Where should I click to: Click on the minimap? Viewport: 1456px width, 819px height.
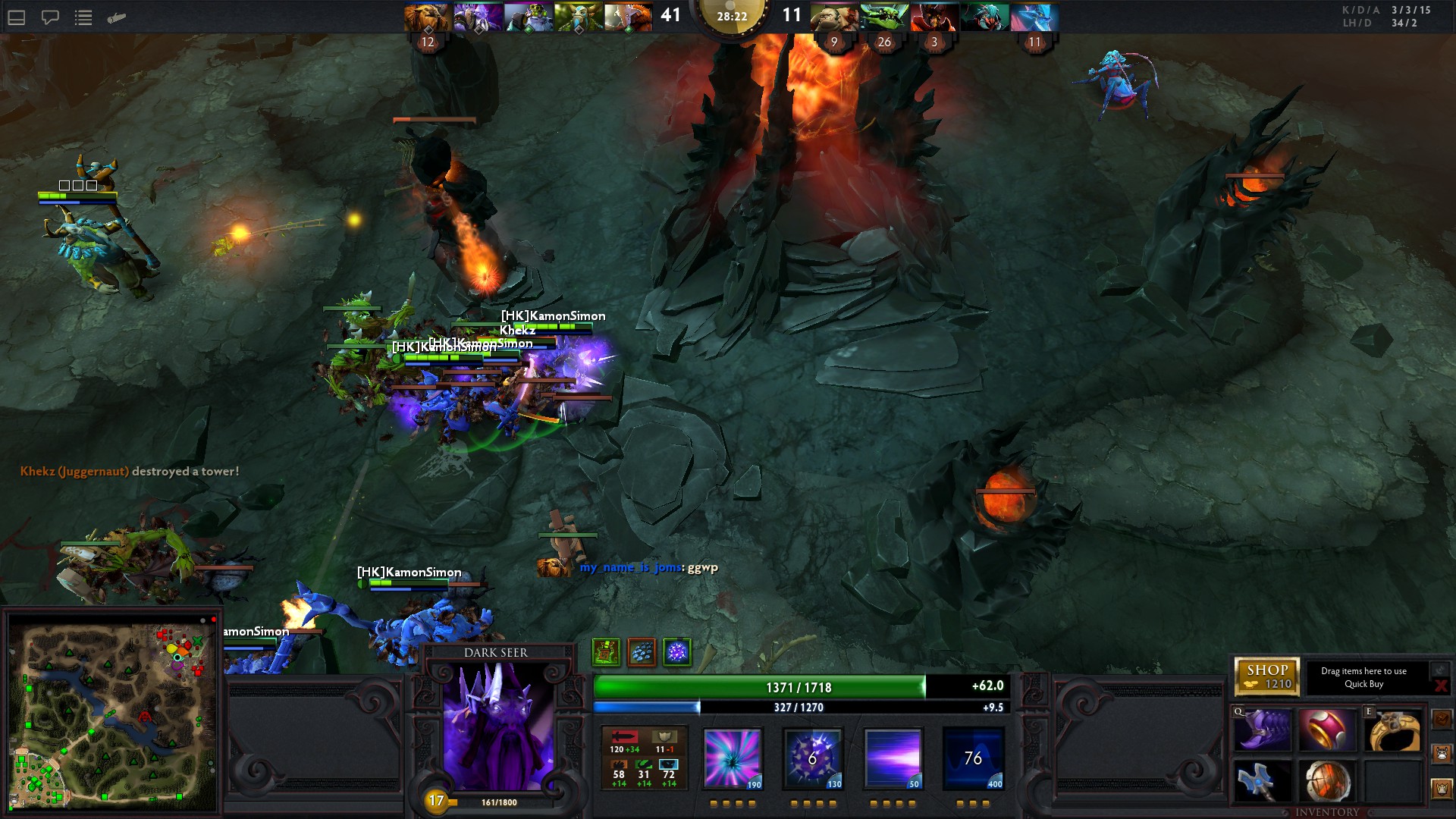[114, 713]
